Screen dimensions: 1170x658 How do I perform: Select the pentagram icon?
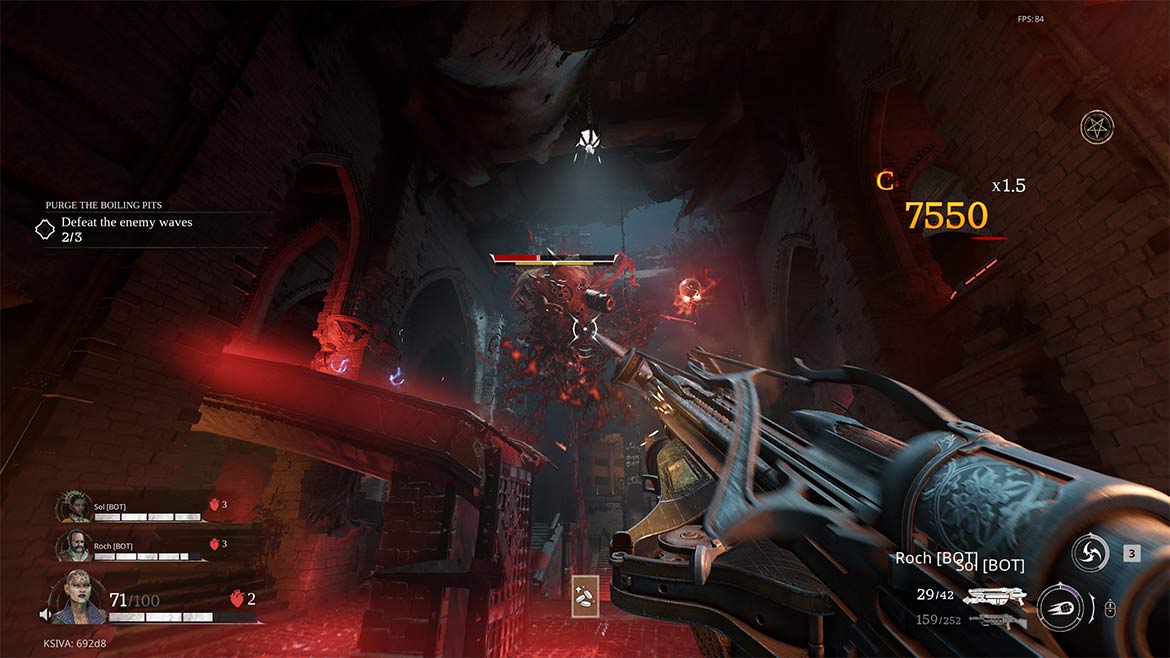tap(1097, 127)
